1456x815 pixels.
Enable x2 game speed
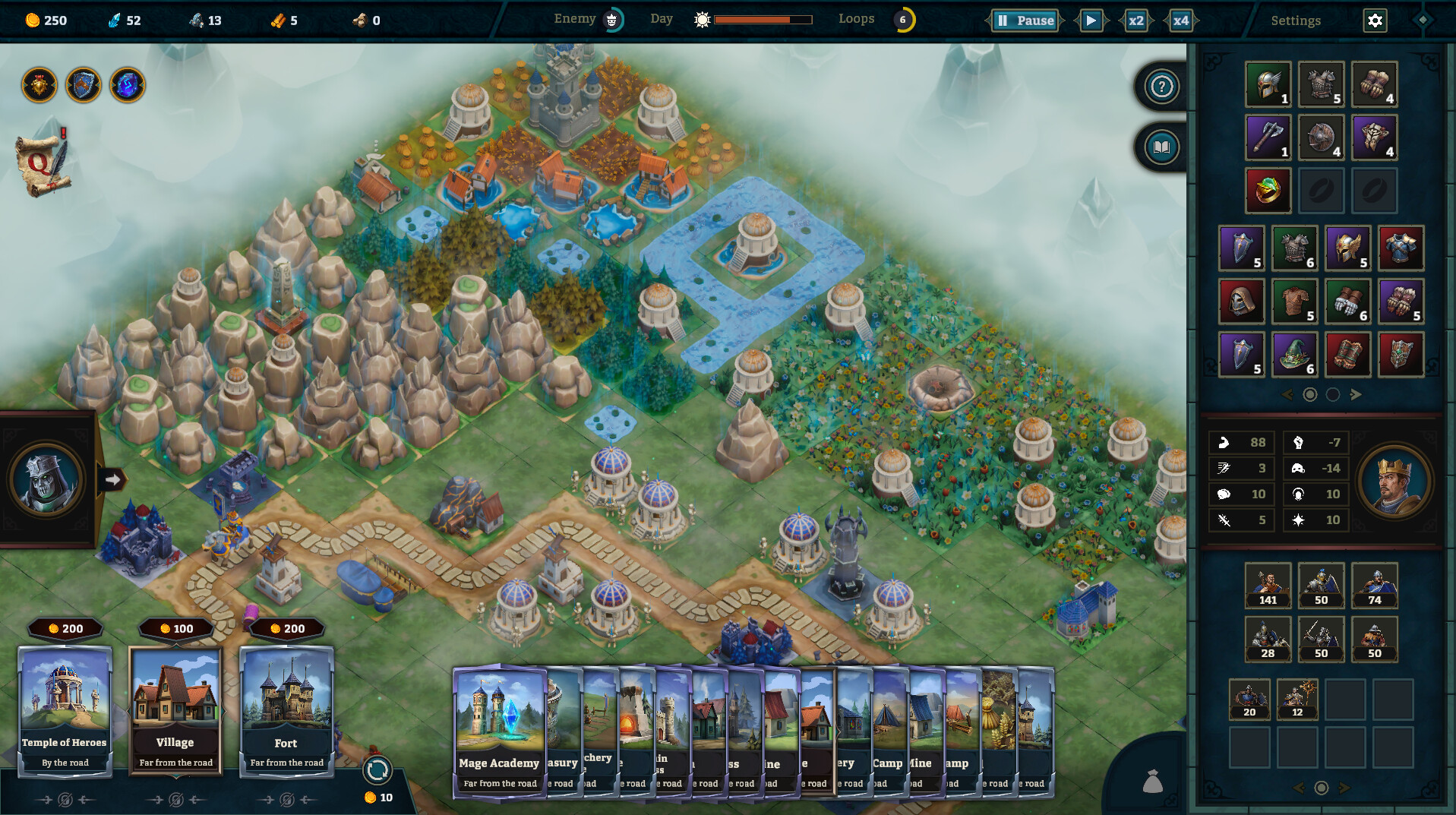pyautogui.click(x=1135, y=21)
